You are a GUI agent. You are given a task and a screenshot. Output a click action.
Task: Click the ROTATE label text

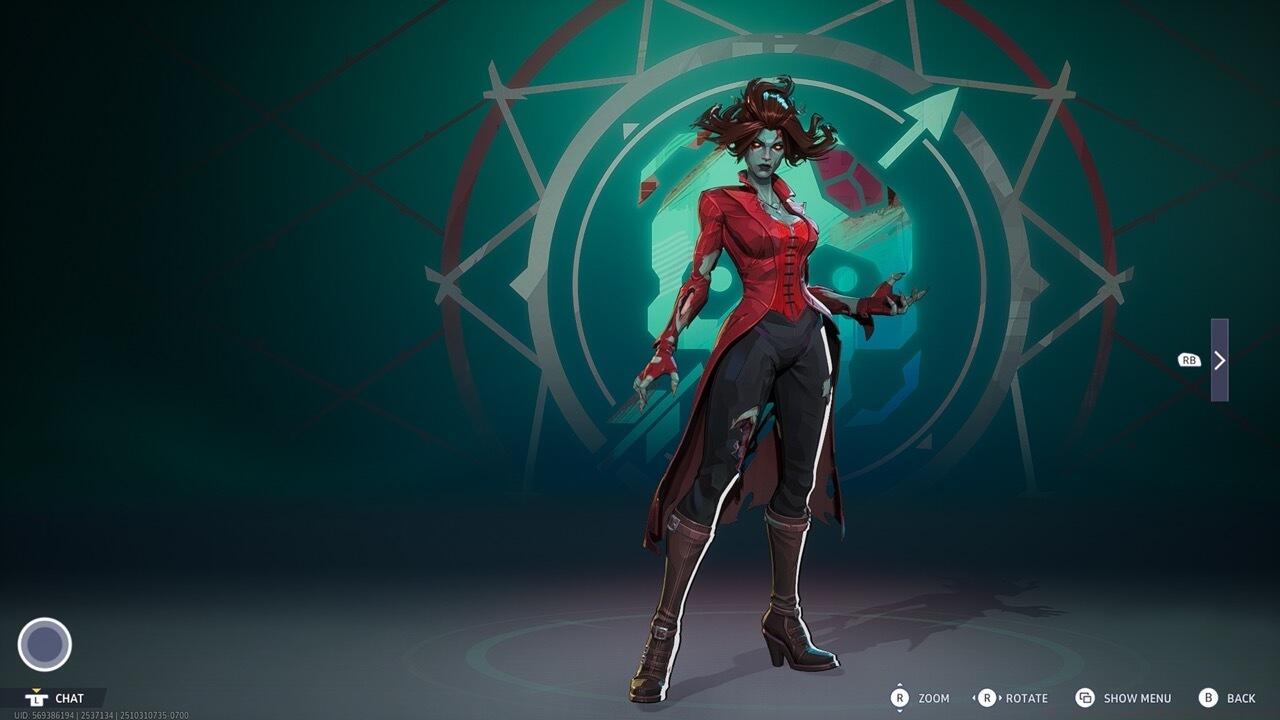pos(1026,698)
